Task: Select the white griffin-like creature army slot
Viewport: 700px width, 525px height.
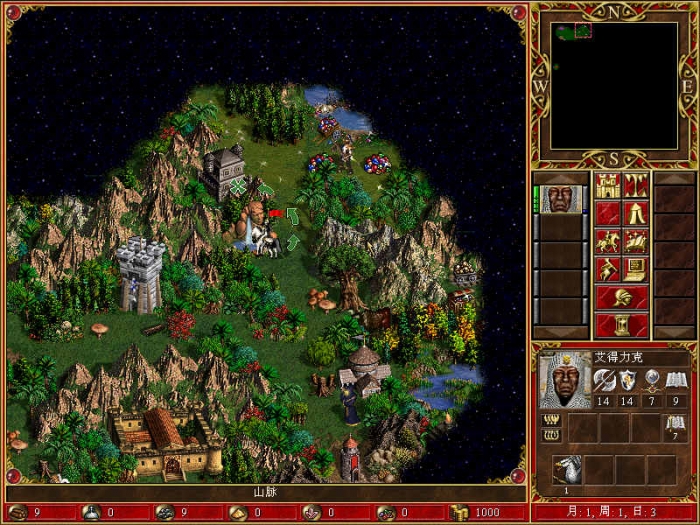Action: pyautogui.click(x=566, y=469)
